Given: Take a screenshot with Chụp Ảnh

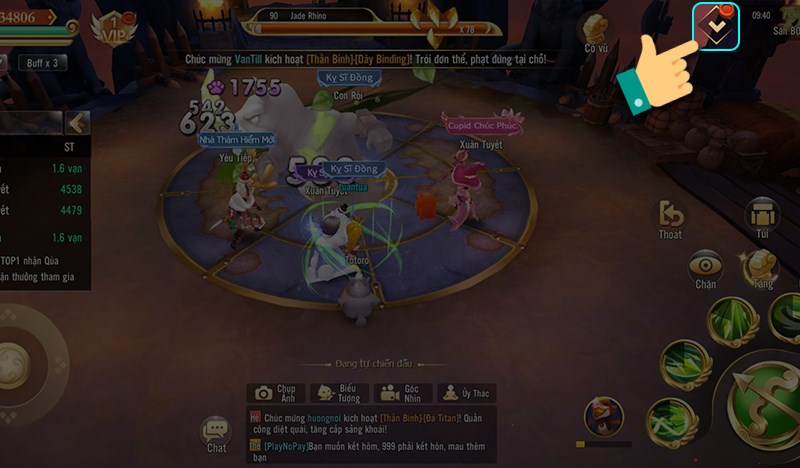Looking at the screenshot, I should [275, 393].
